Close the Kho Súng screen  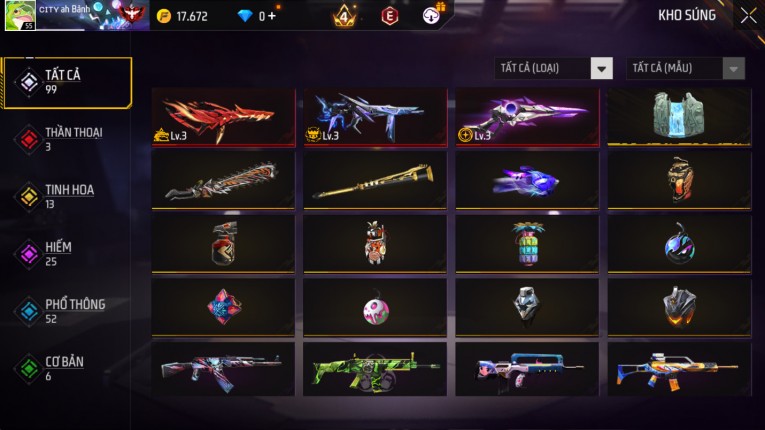pos(748,15)
